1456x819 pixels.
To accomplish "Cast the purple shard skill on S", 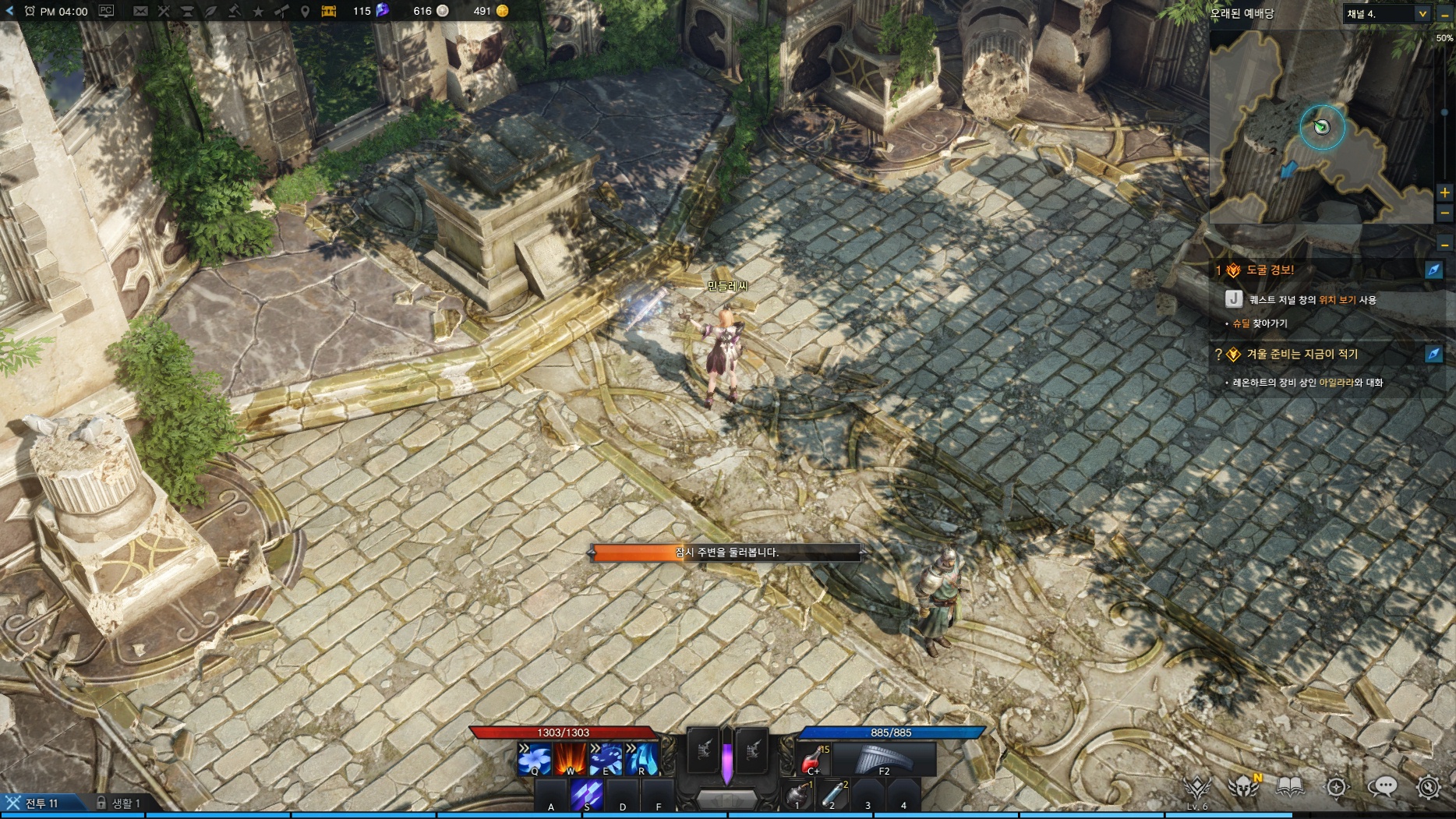I will tap(586, 795).
